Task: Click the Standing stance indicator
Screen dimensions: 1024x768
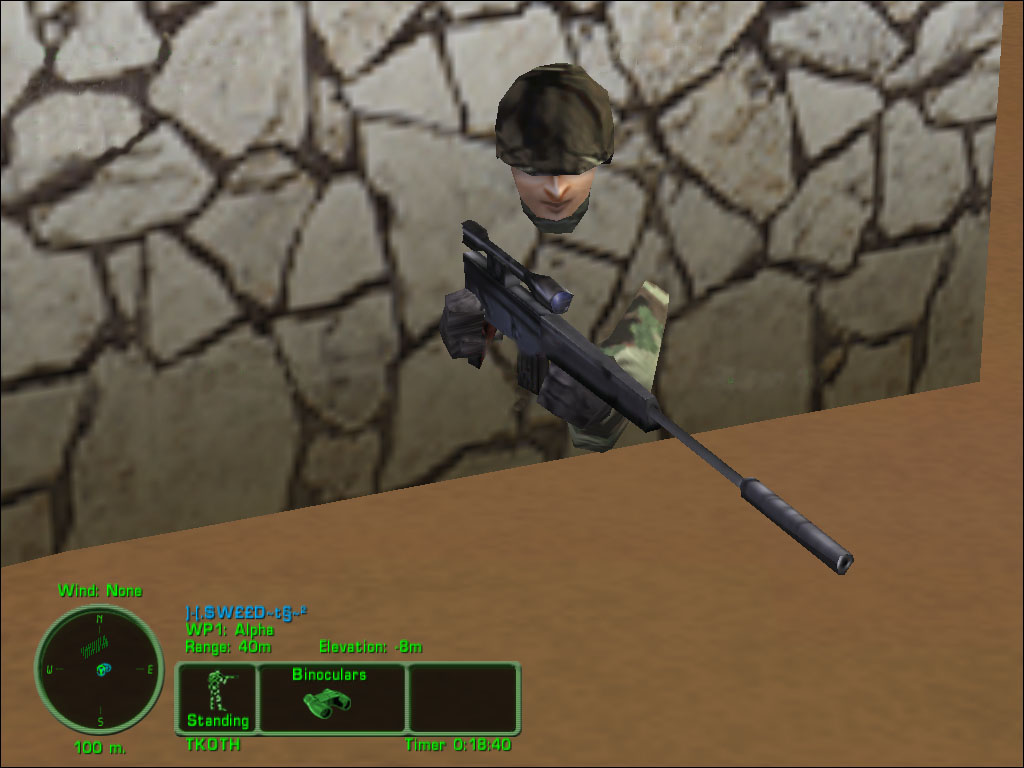Action: [x=217, y=698]
